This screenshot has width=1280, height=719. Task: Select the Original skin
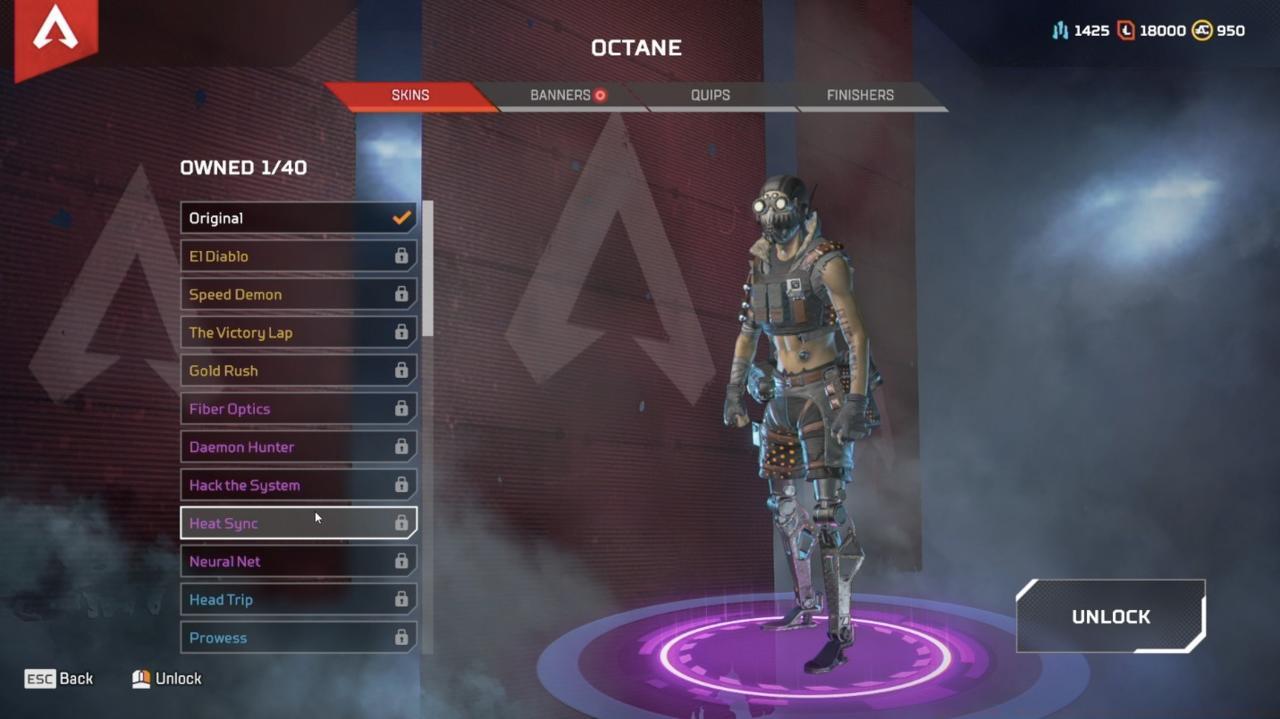point(298,218)
